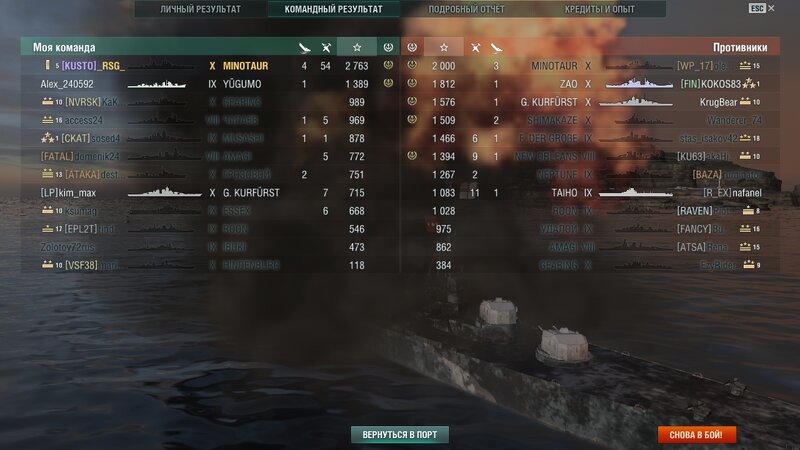Select the КОМАНДНЫЙ РЕЗУЛЬТАТ tab
The image size is (800, 450).
pos(334,9)
